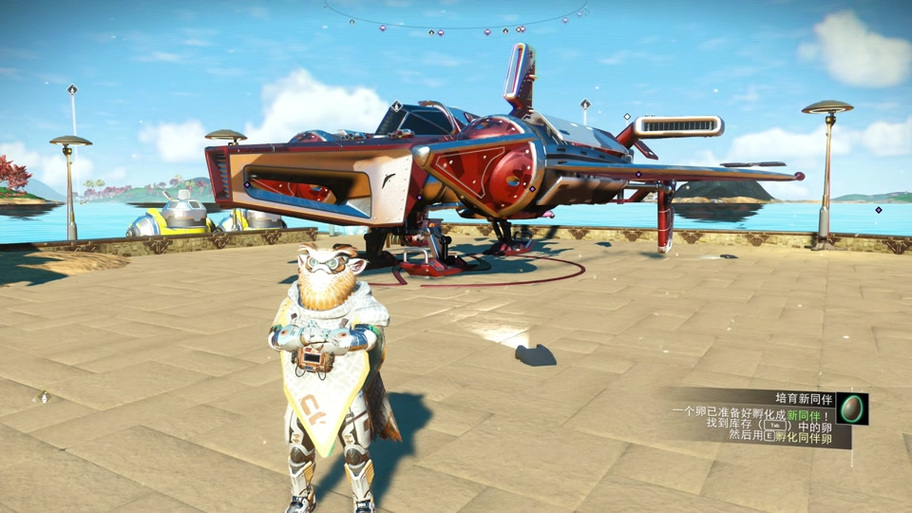
Task: Select the 培育新同伴 objective title
Action: pyautogui.click(x=803, y=397)
